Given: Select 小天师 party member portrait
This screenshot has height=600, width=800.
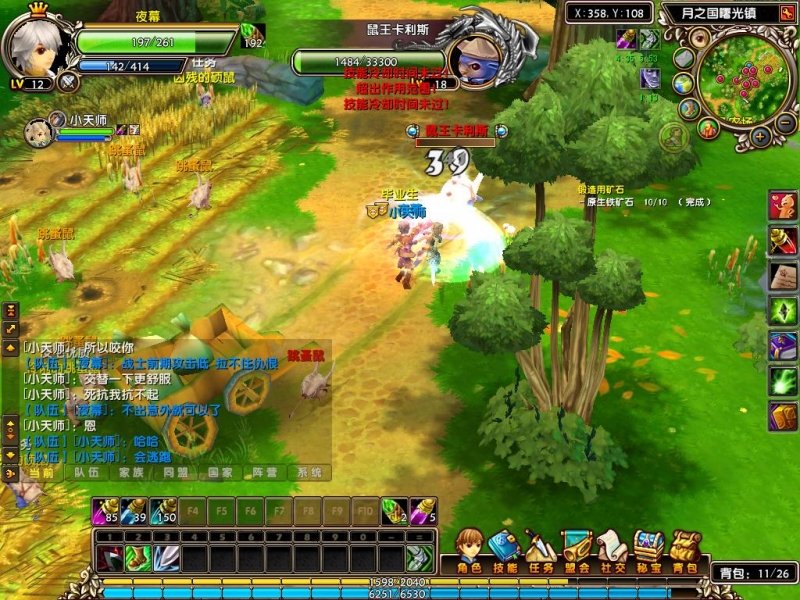Looking at the screenshot, I should point(38,130).
